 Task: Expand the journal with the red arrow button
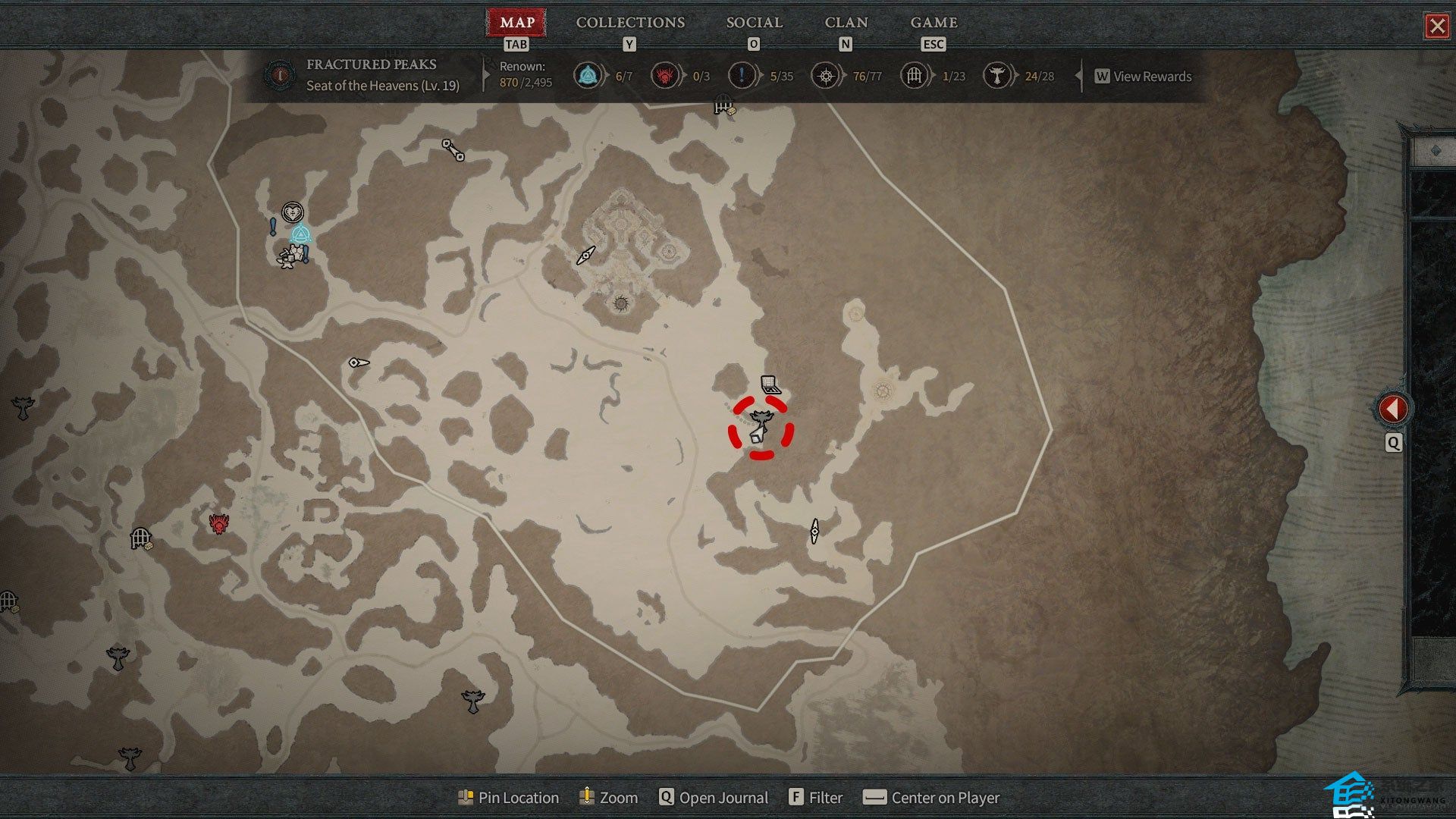(1392, 409)
